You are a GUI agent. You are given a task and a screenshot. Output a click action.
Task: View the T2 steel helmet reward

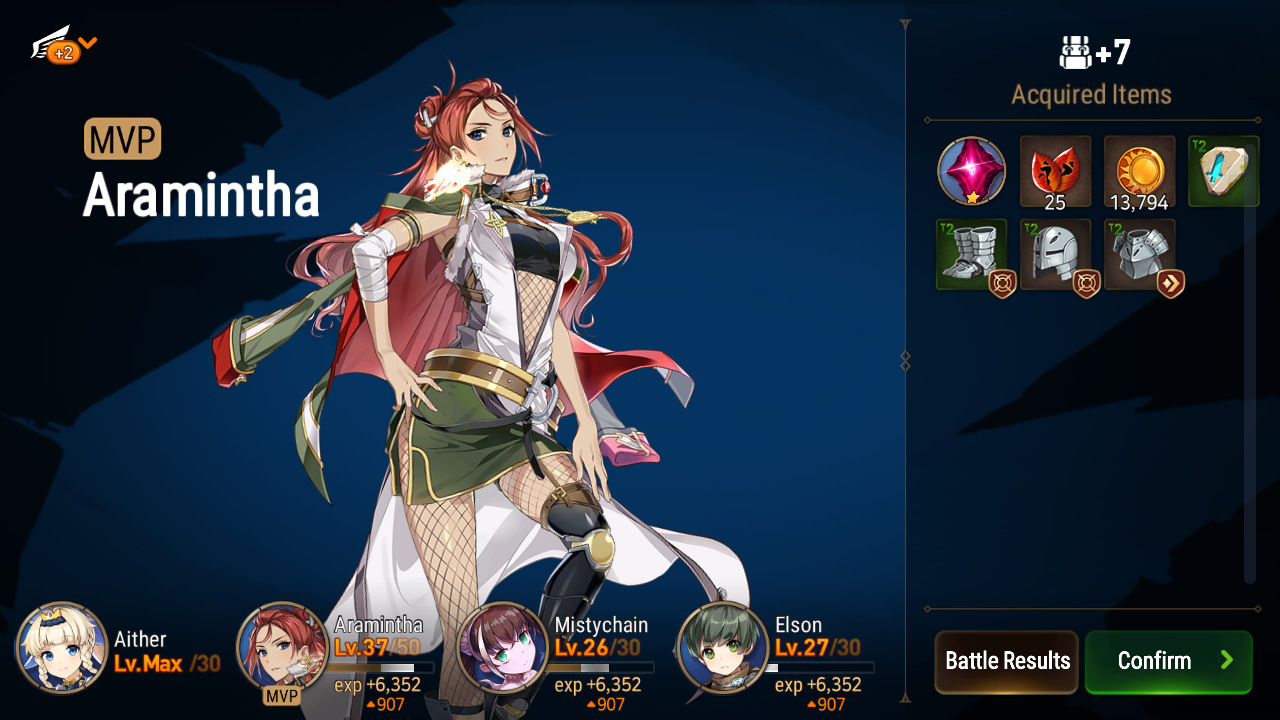coord(1055,255)
